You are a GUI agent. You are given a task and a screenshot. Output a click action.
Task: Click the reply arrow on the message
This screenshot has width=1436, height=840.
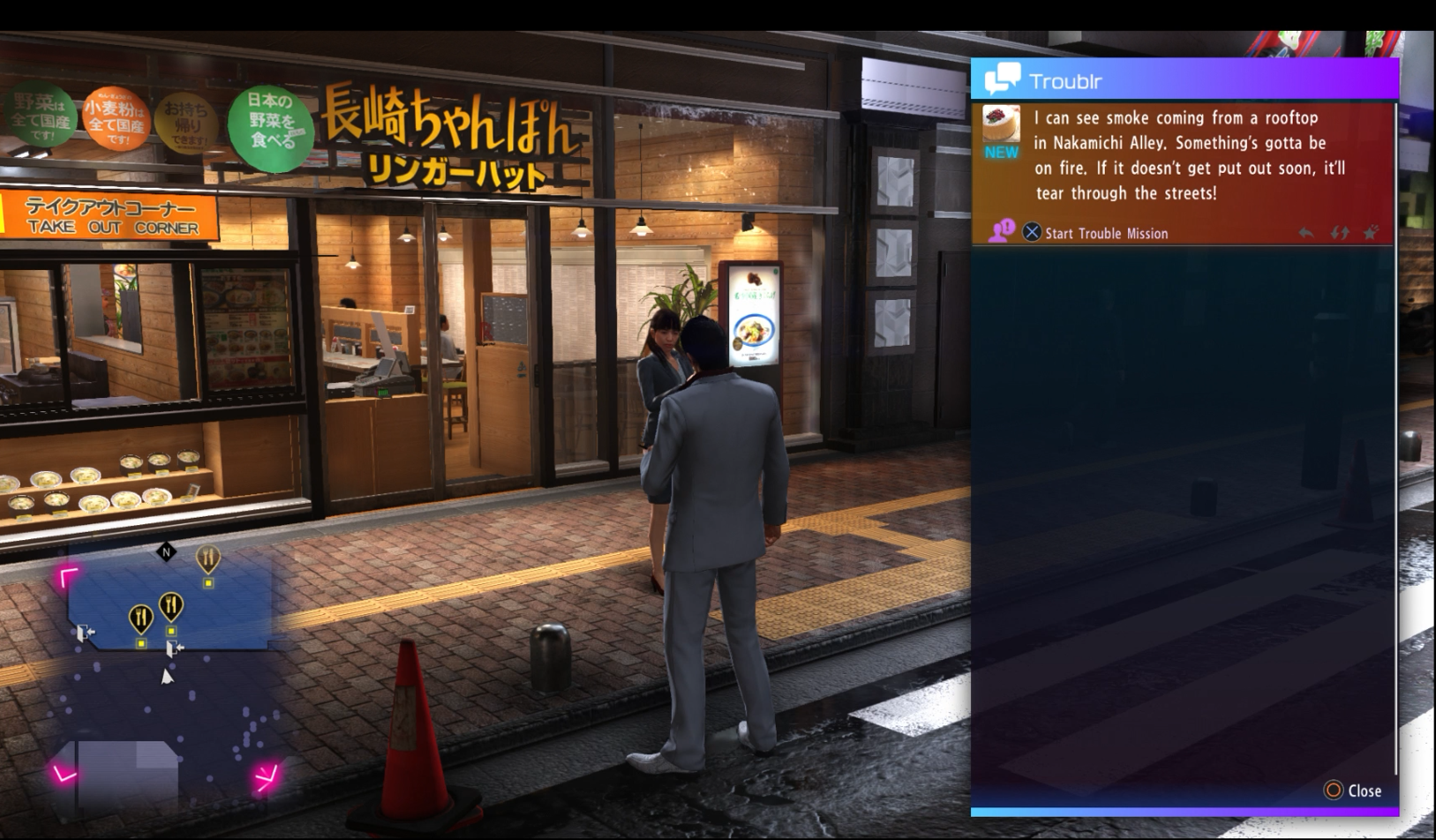[x=1305, y=233]
